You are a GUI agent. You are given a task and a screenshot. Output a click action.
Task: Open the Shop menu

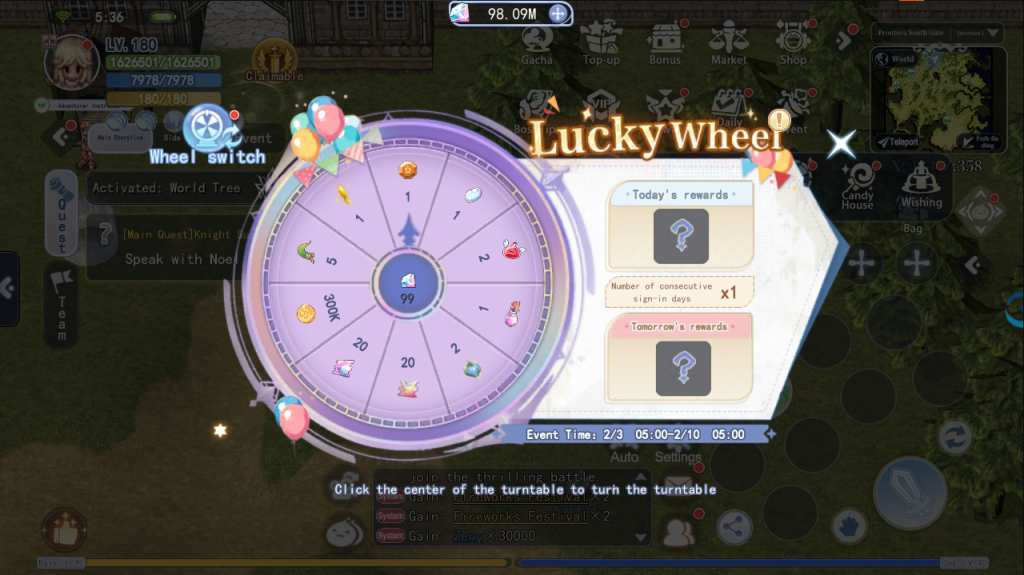[792, 44]
